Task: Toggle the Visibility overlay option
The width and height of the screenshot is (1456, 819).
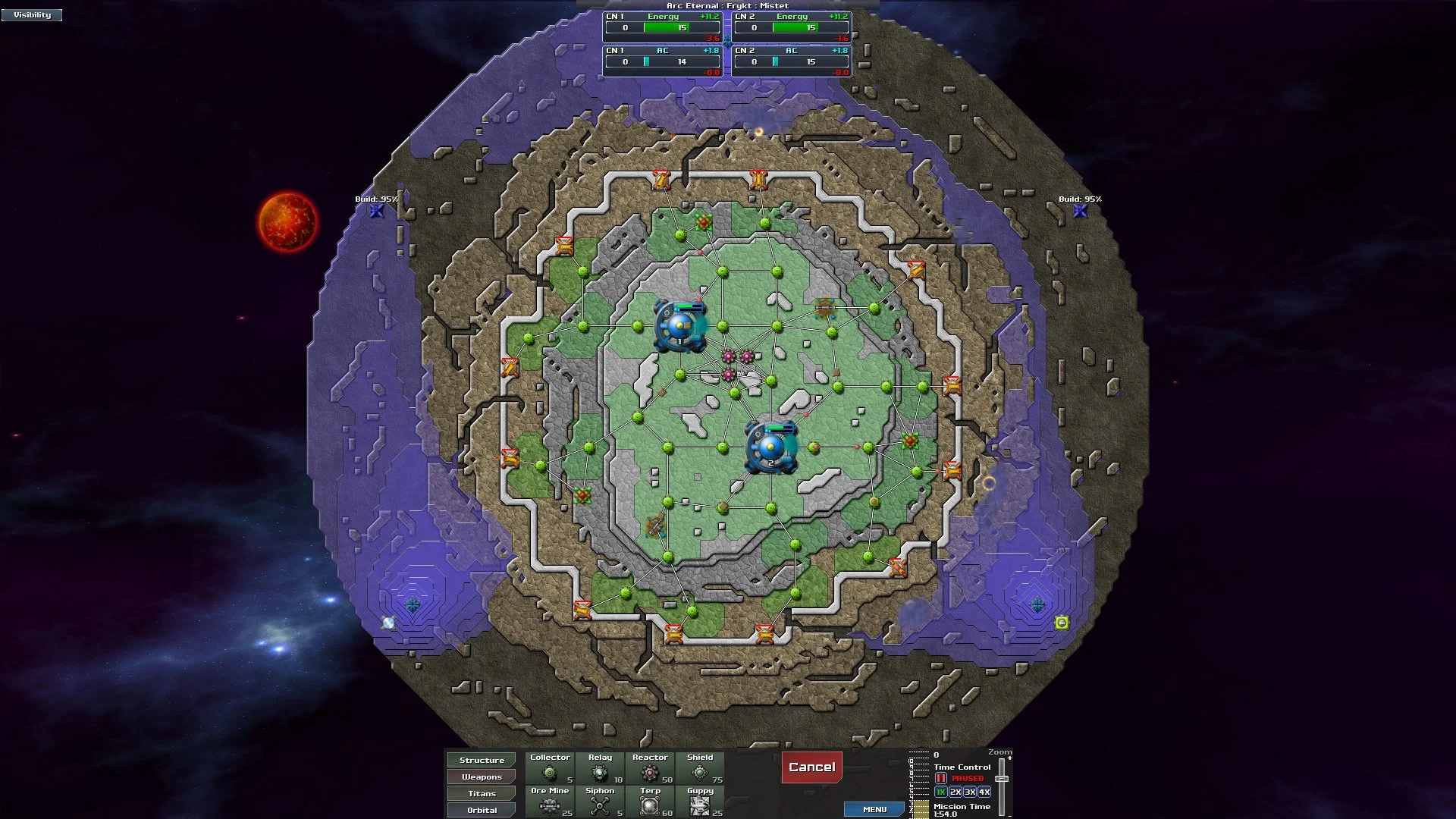Action: (x=32, y=14)
